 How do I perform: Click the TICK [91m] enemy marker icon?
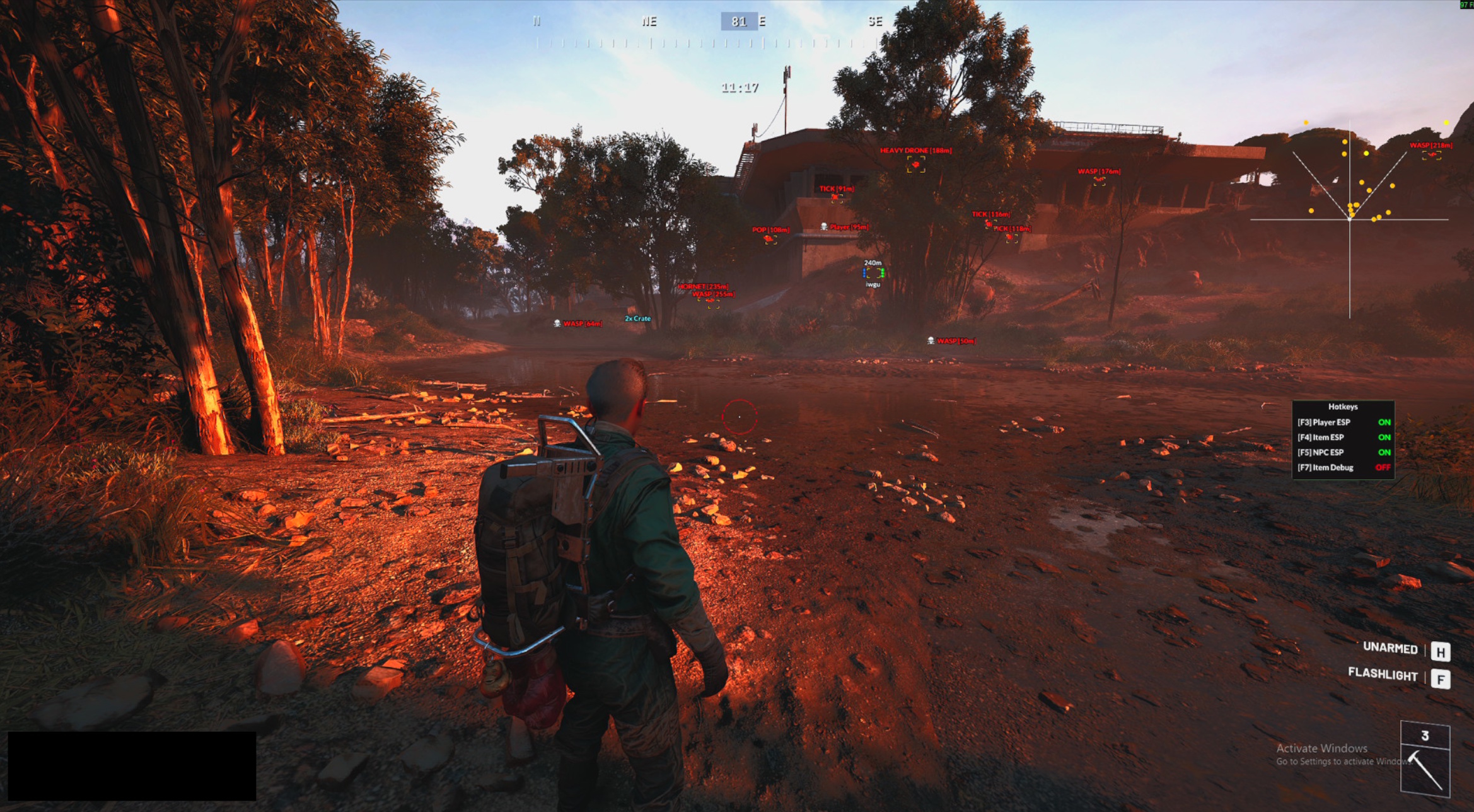[x=835, y=197]
